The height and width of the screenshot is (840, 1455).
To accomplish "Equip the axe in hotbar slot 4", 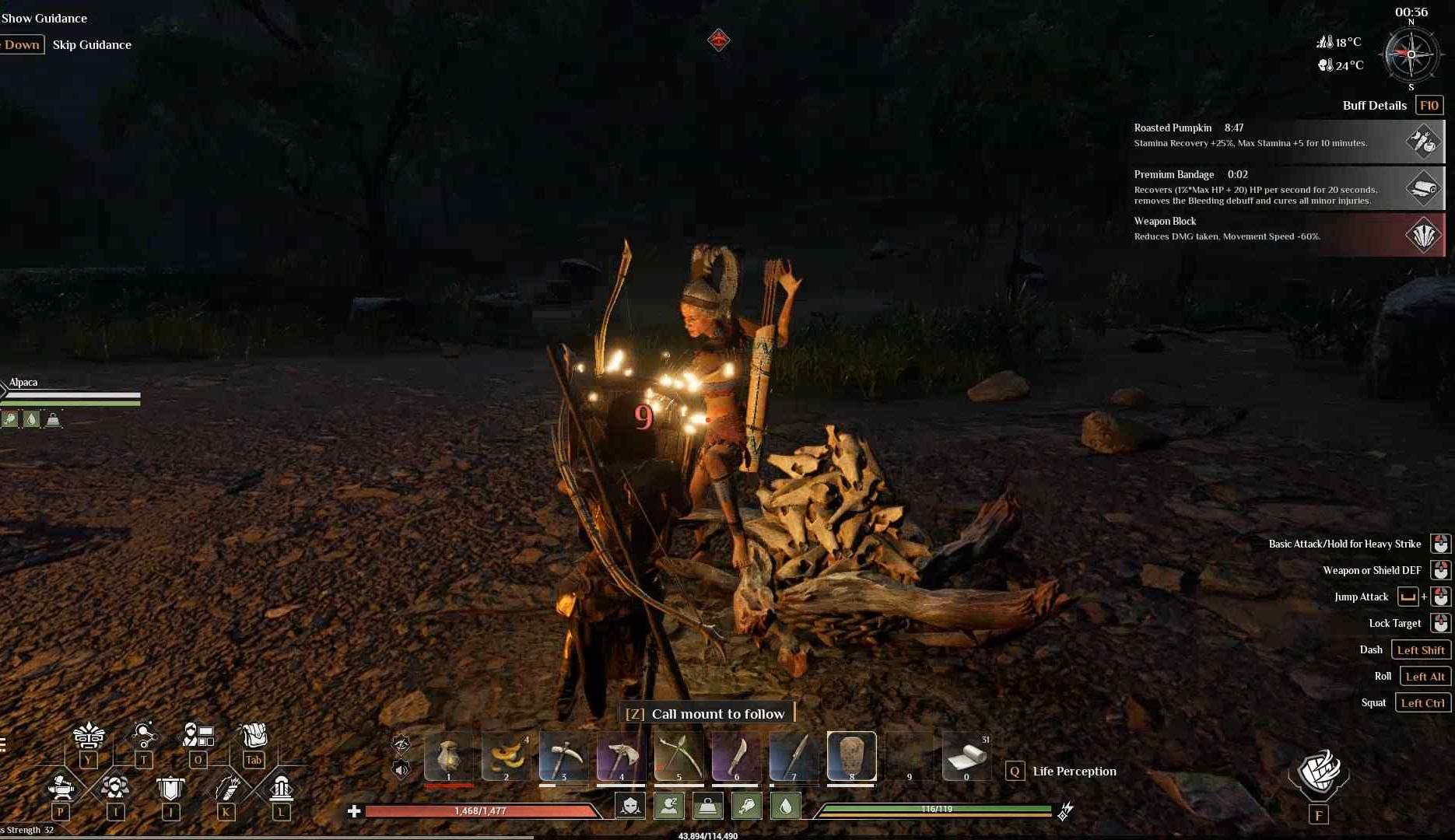I will point(621,755).
